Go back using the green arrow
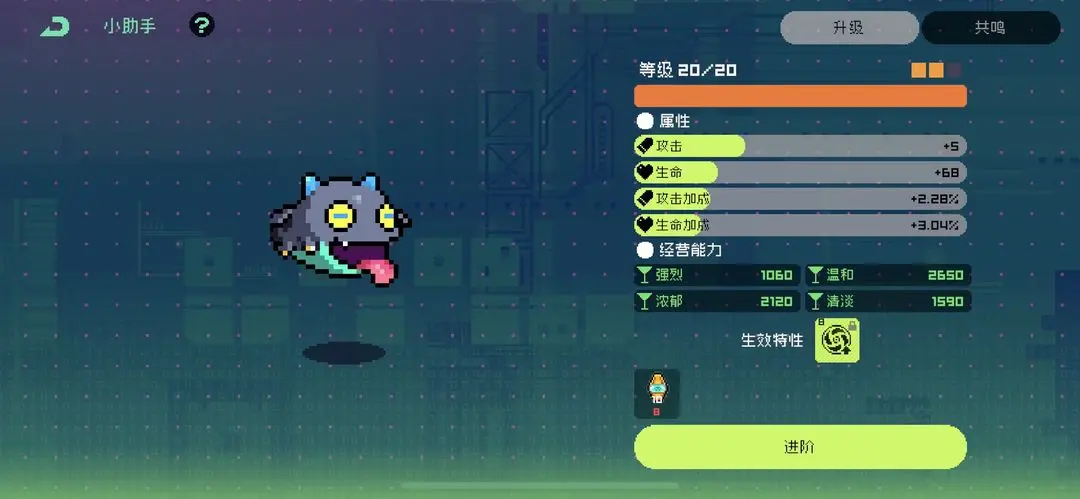 55,27
